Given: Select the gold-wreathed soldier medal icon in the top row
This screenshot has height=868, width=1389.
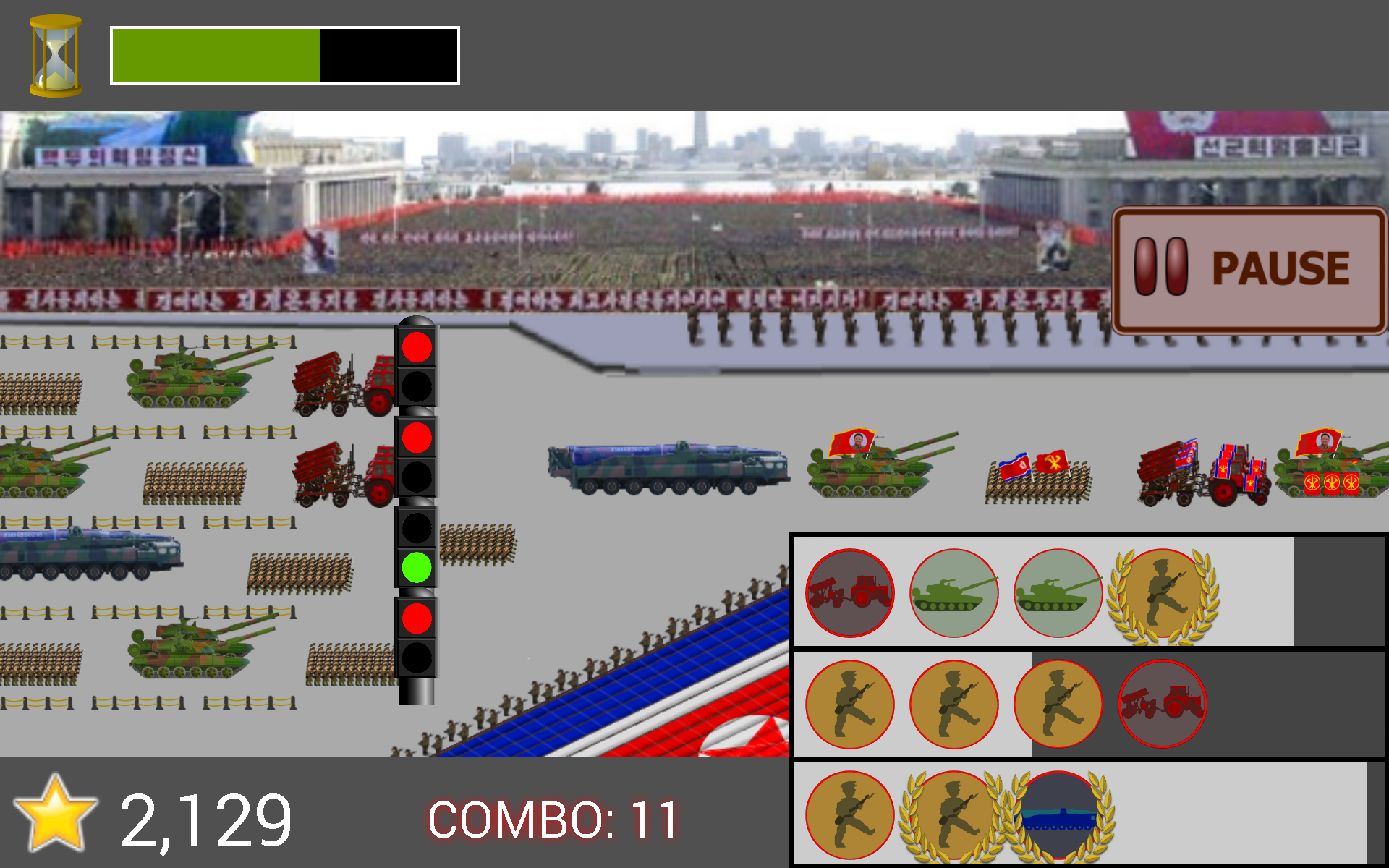Looking at the screenshot, I should 1163,592.
